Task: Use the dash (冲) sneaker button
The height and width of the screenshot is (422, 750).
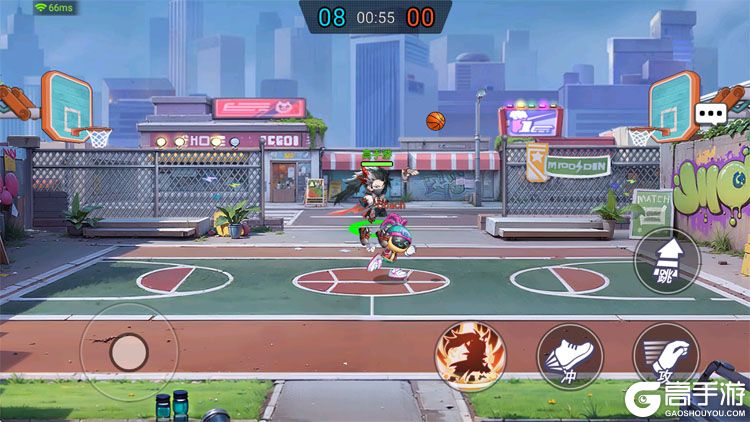Action: pyautogui.click(x=570, y=356)
